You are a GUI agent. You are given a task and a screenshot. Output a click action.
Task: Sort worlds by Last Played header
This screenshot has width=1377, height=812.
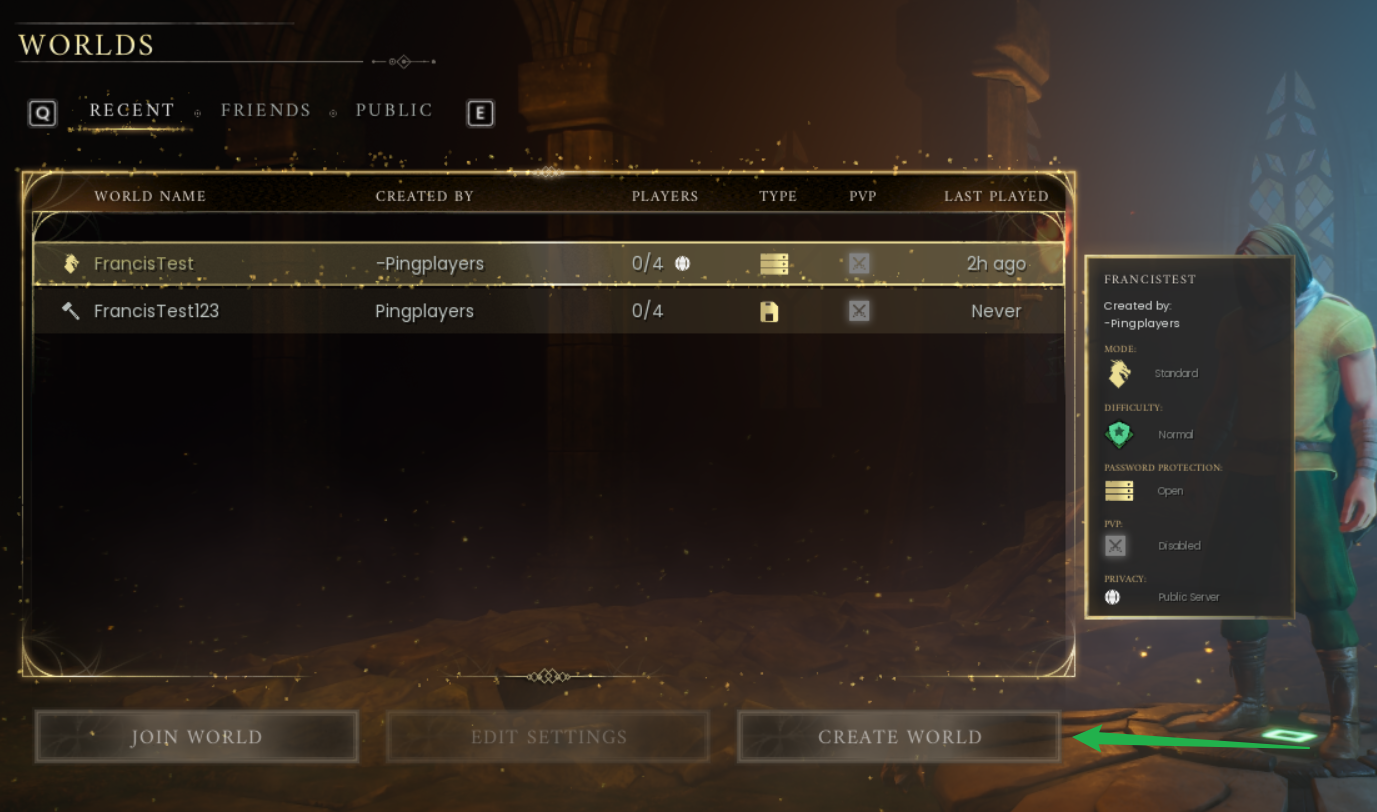click(996, 196)
